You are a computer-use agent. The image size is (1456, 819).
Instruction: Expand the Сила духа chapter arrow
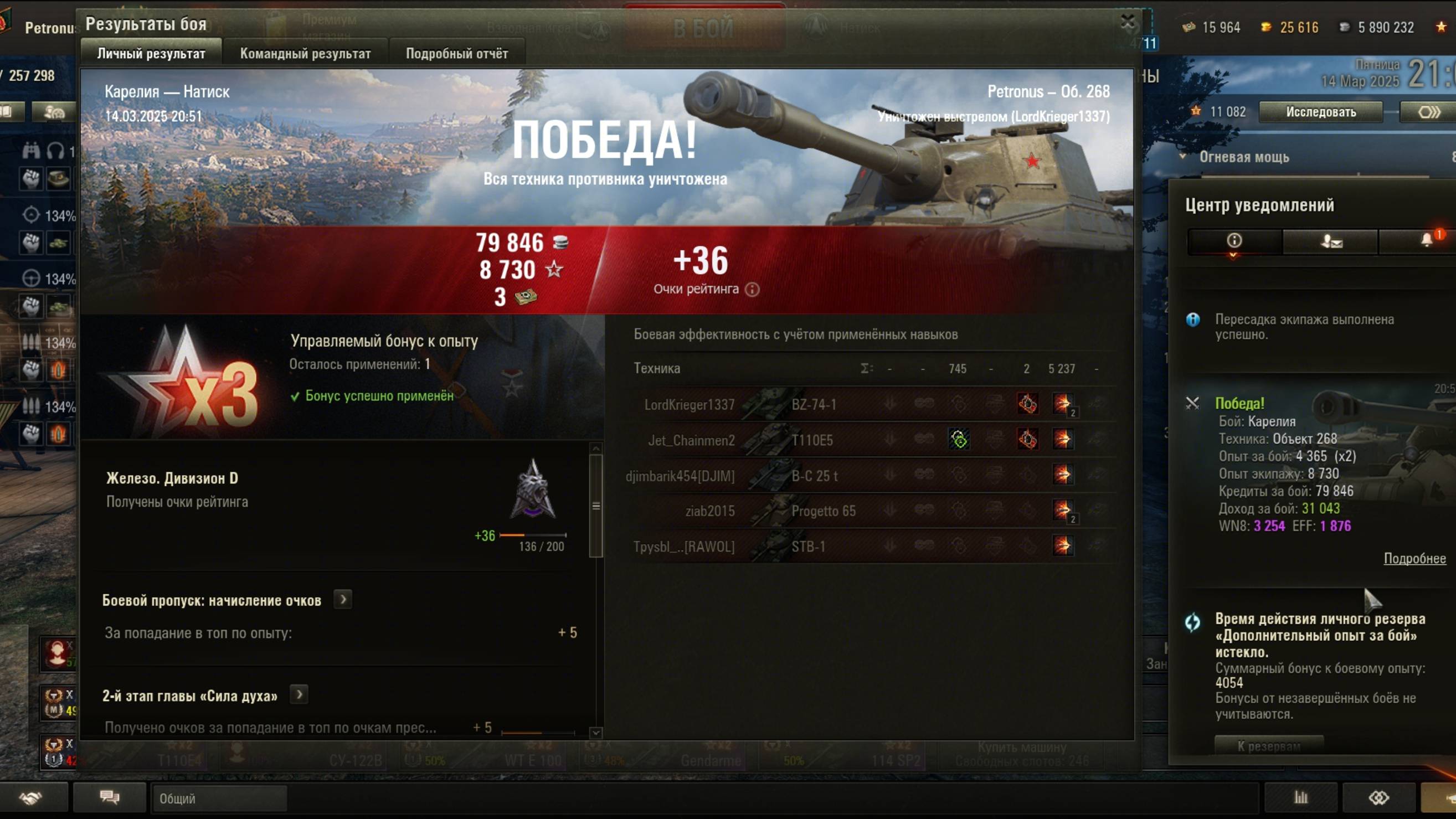pyautogui.click(x=299, y=694)
